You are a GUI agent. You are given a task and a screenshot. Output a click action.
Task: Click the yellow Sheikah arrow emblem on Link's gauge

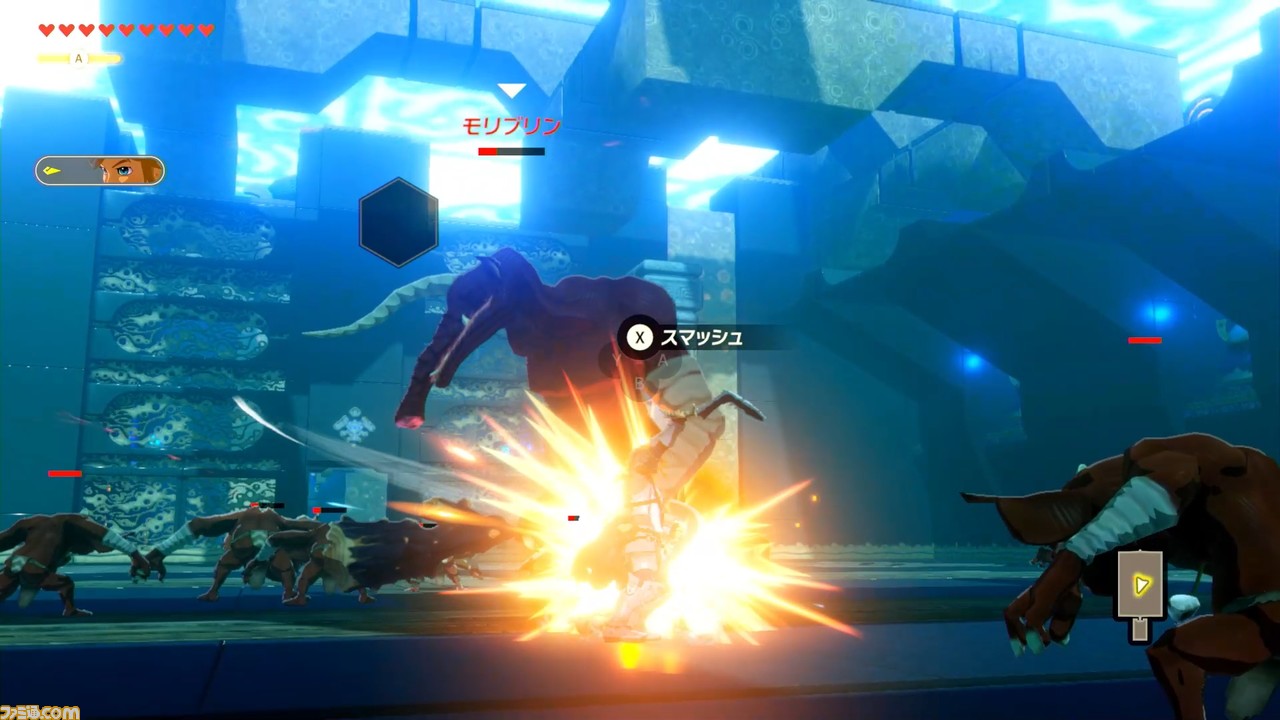click(x=52, y=170)
